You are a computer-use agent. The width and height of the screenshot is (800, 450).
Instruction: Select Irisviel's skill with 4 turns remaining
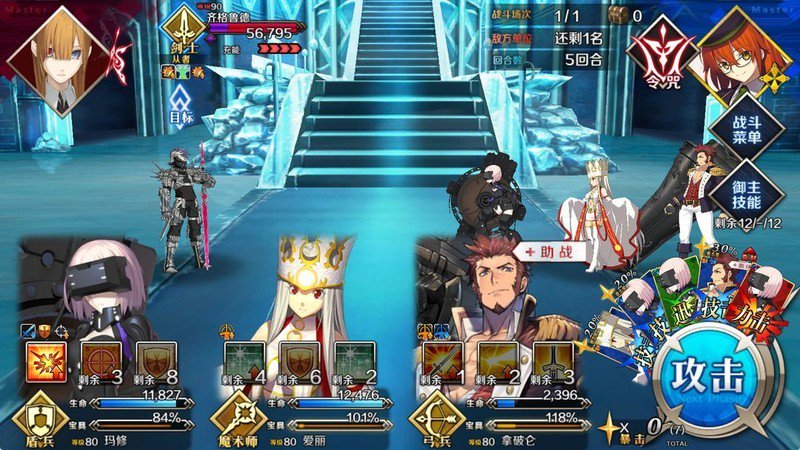pos(244,364)
